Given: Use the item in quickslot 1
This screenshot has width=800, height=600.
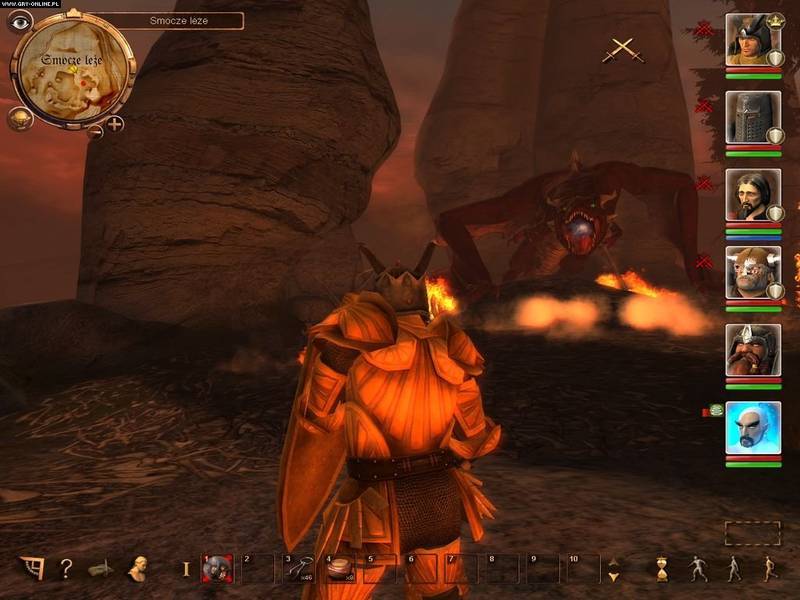Looking at the screenshot, I should 216,569.
